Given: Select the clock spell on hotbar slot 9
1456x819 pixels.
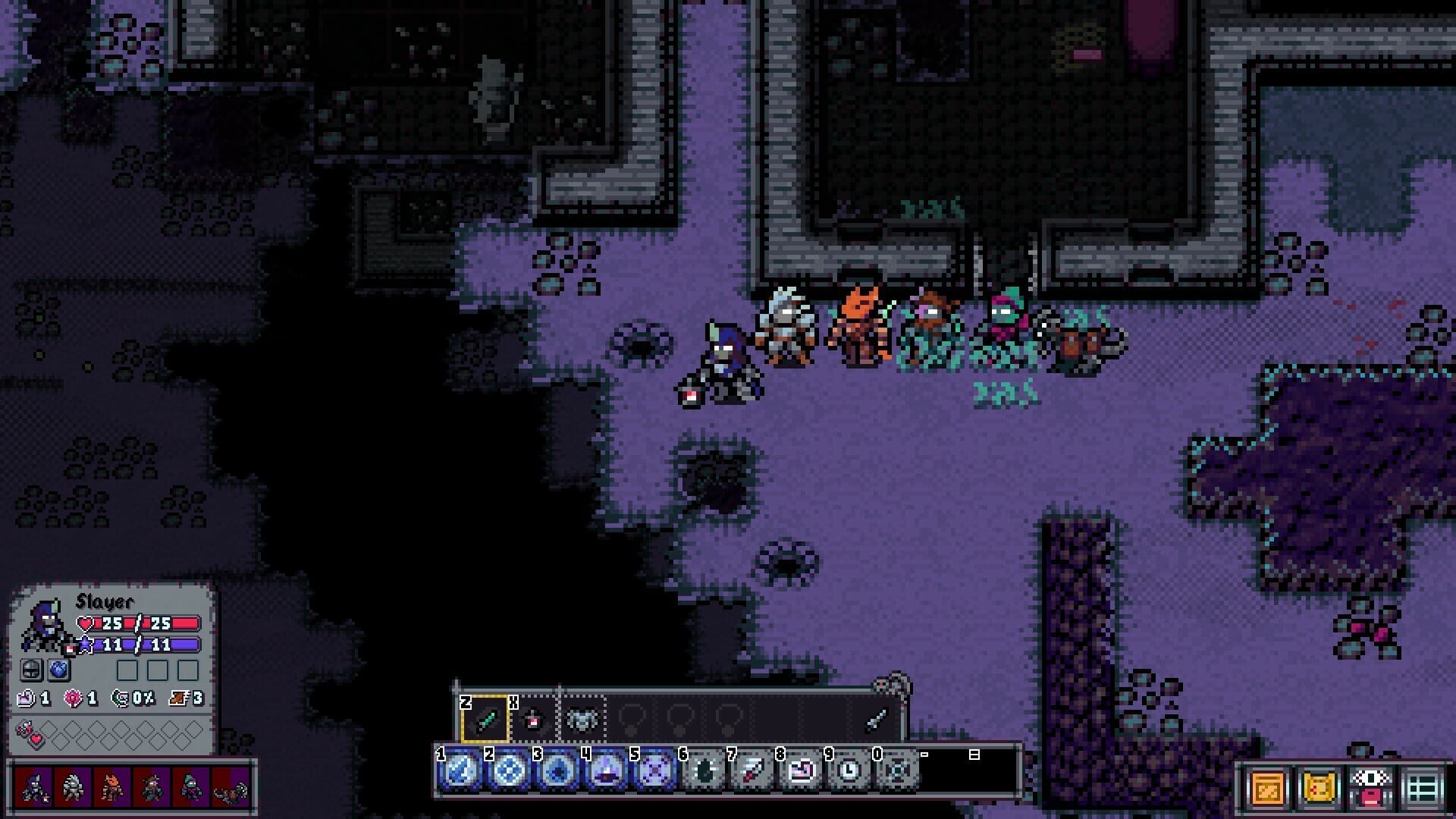Looking at the screenshot, I should (x=848, y=771).
